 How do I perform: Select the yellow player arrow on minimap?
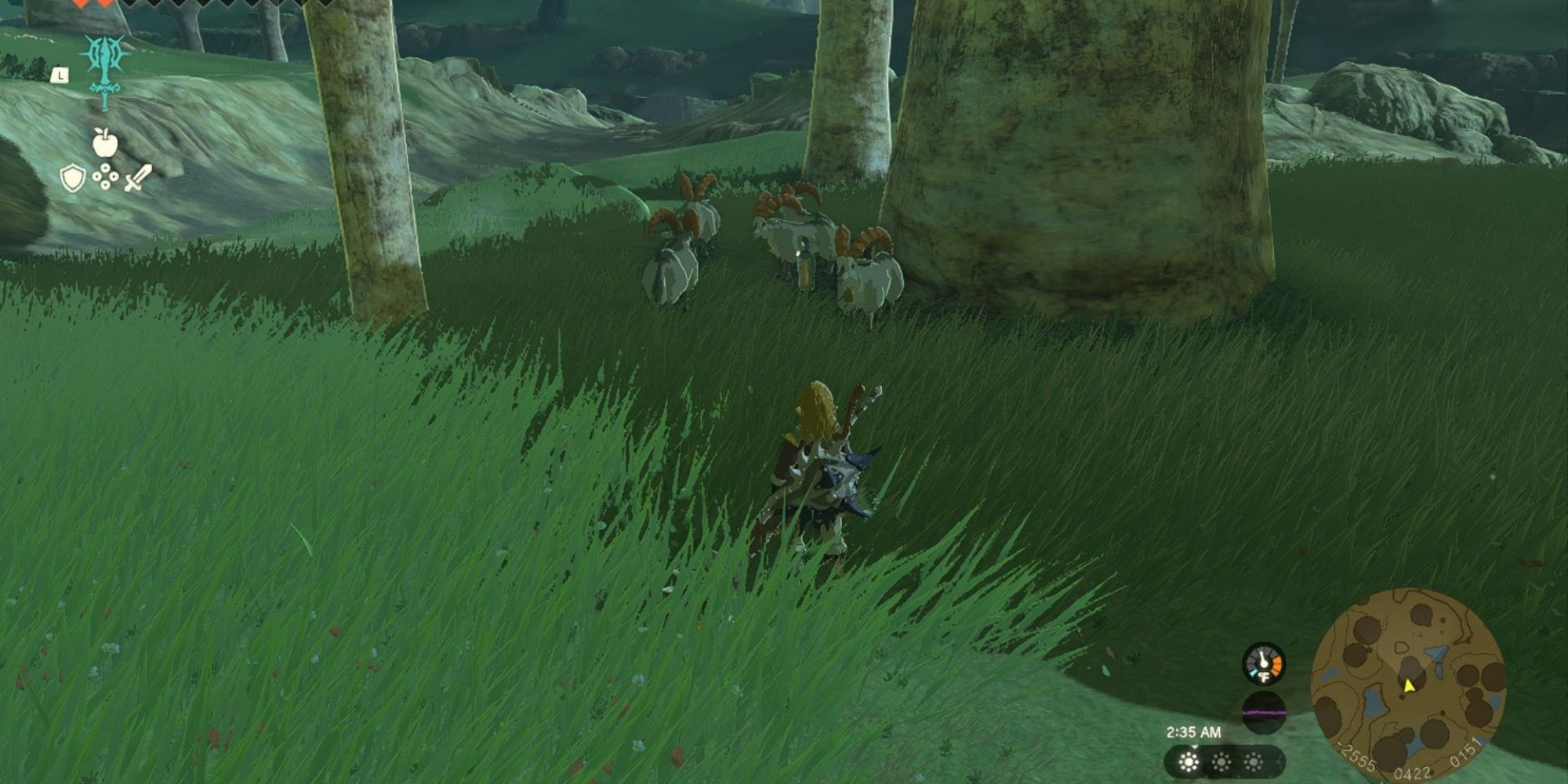coord(1407,686)
